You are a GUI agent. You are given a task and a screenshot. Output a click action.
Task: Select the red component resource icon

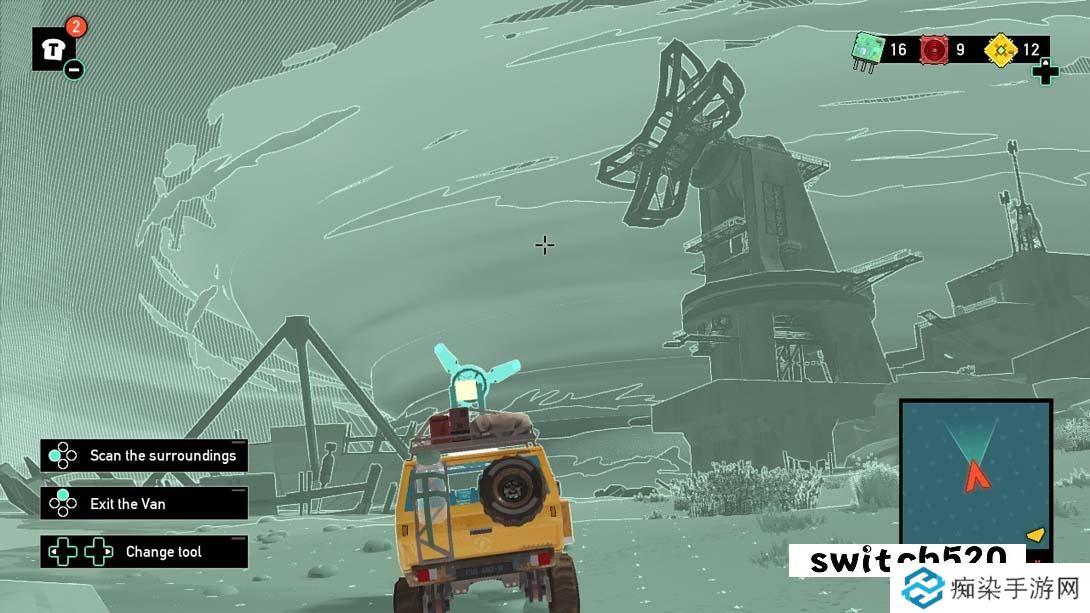tap(934, 49)
